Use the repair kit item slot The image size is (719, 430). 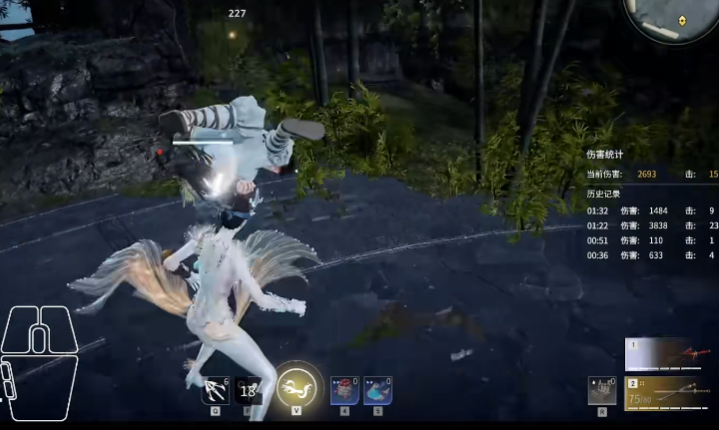click(x=602, y=390)
